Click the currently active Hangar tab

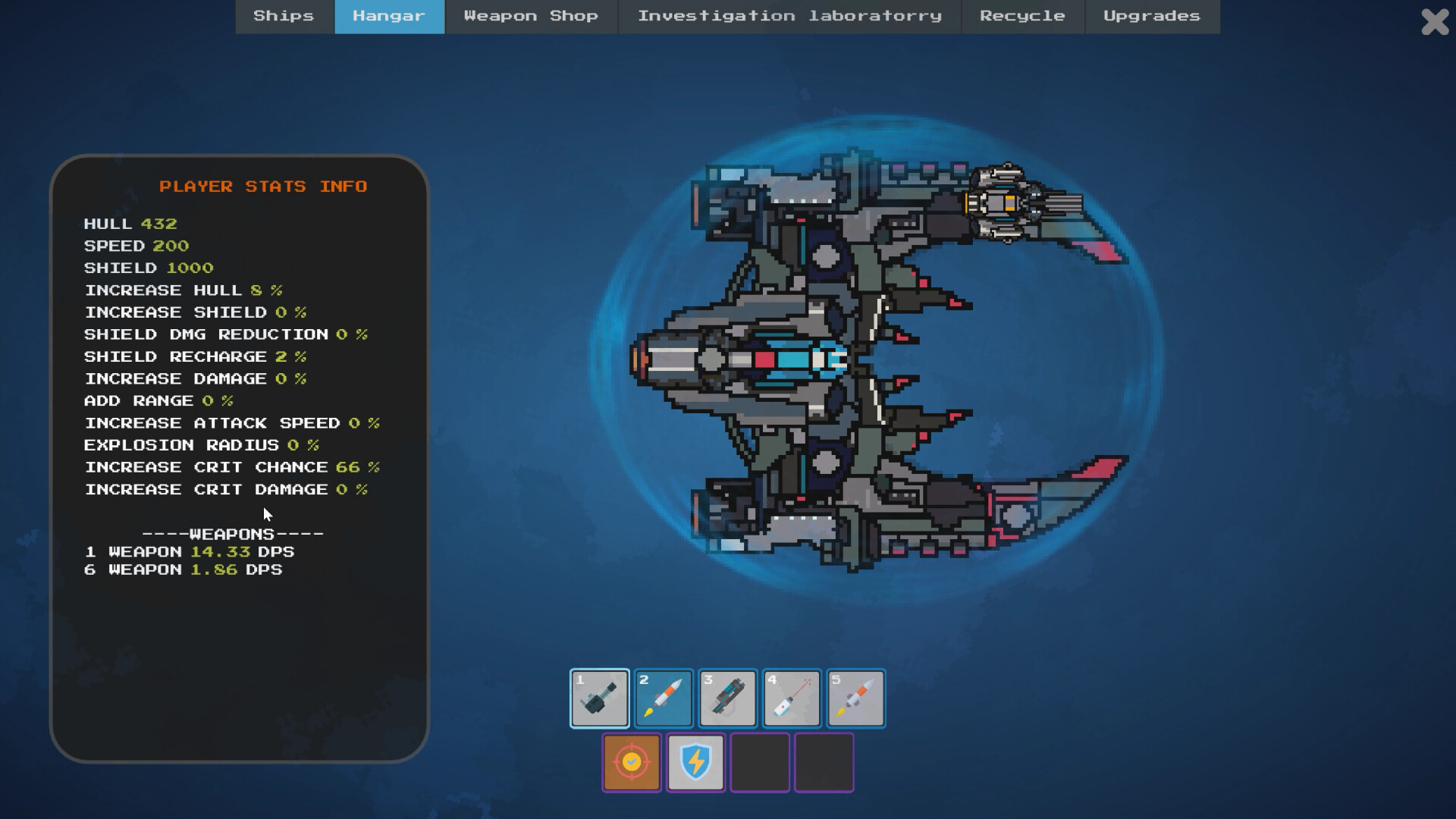[389, 16]
